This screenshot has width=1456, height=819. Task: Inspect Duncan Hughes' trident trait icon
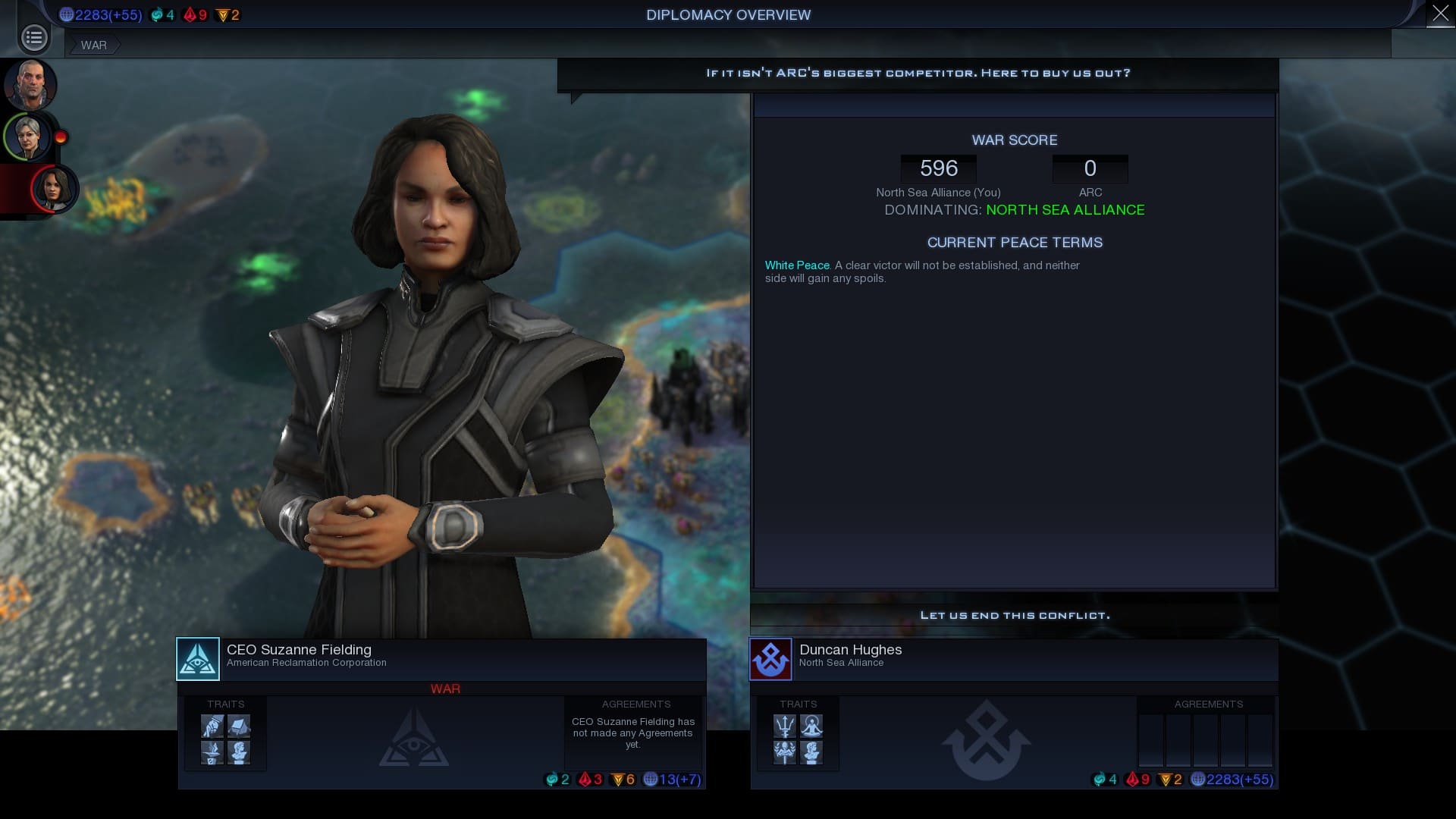tap(785, 726)
